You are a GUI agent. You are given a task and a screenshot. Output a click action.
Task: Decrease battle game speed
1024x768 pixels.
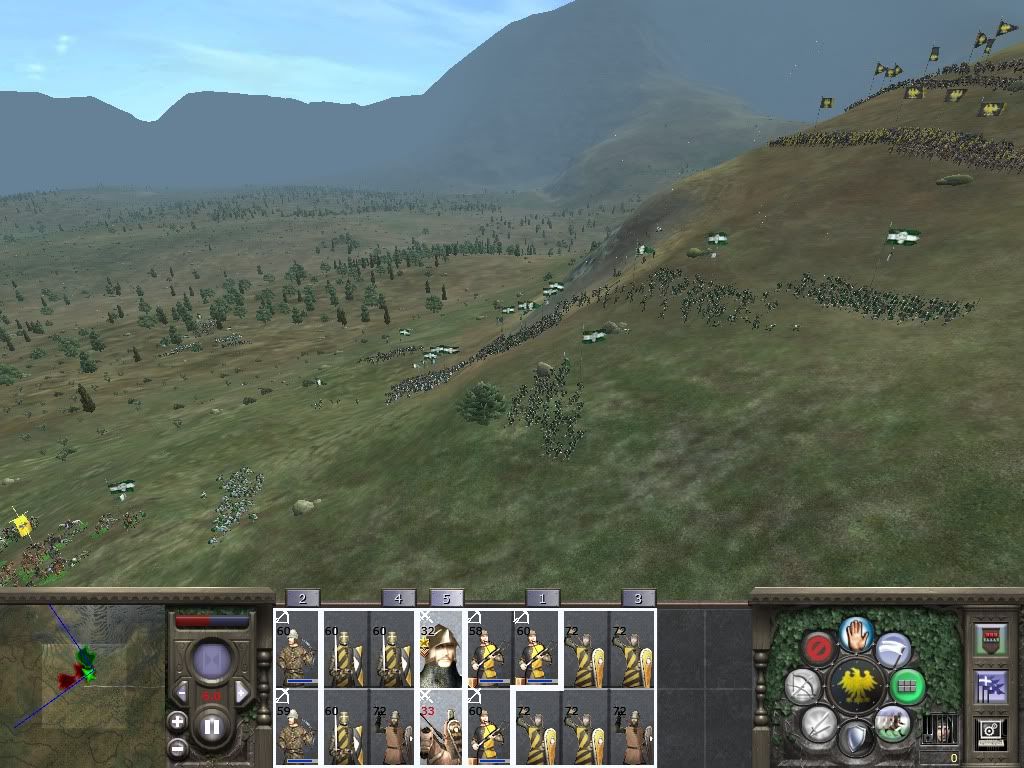click(183, 692)
